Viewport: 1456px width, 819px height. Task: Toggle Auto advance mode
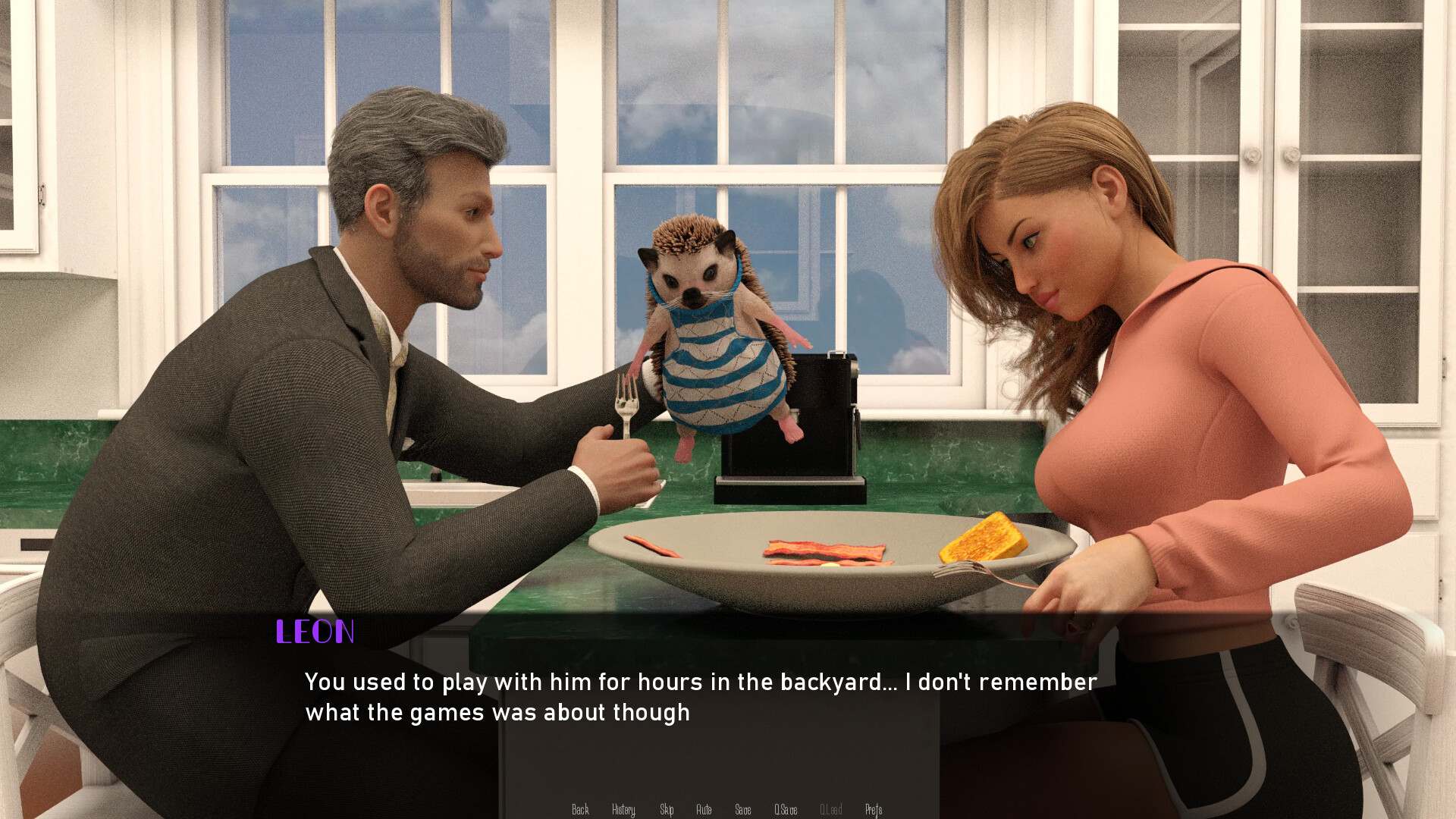point(704,810)
